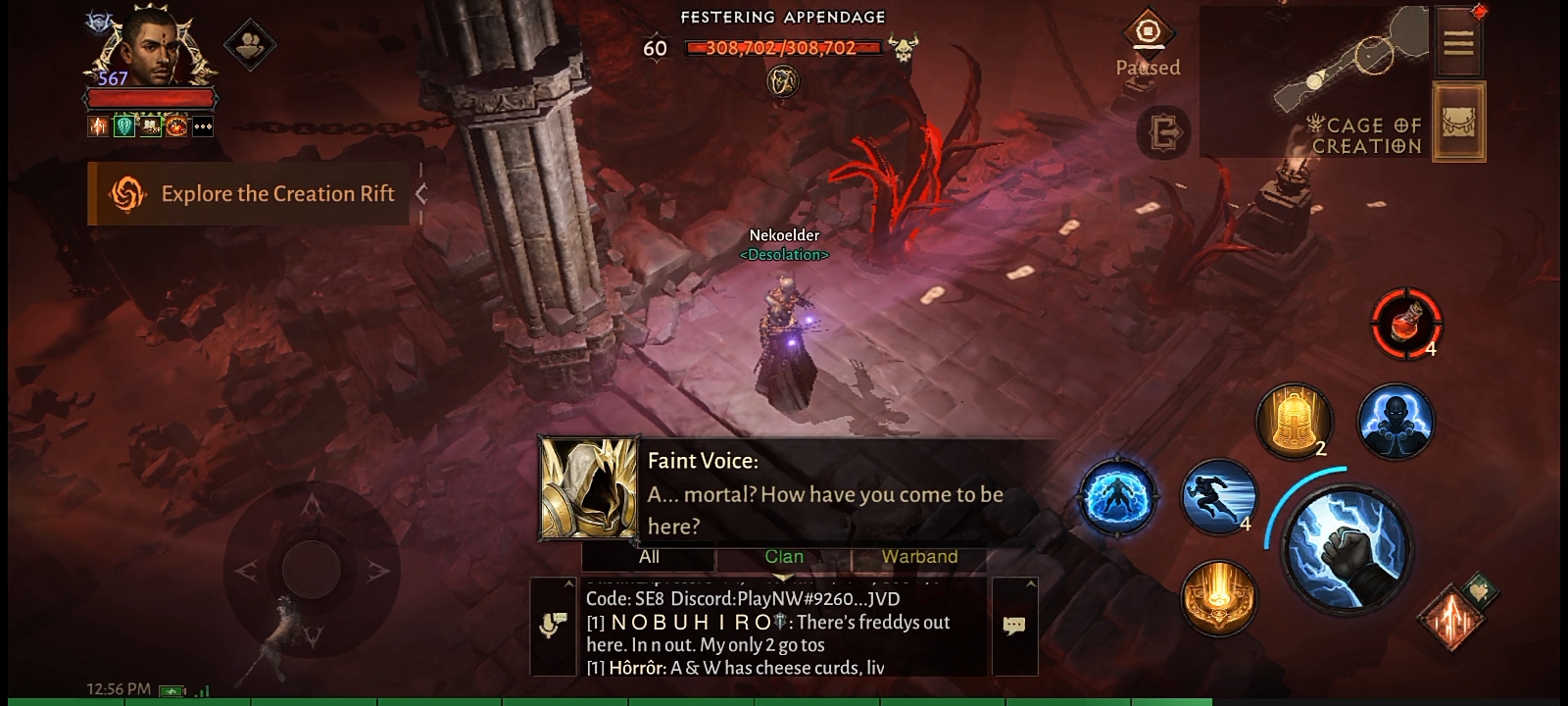
Task: Open the chat message bubble button
Action: [x=1014, y=626]
